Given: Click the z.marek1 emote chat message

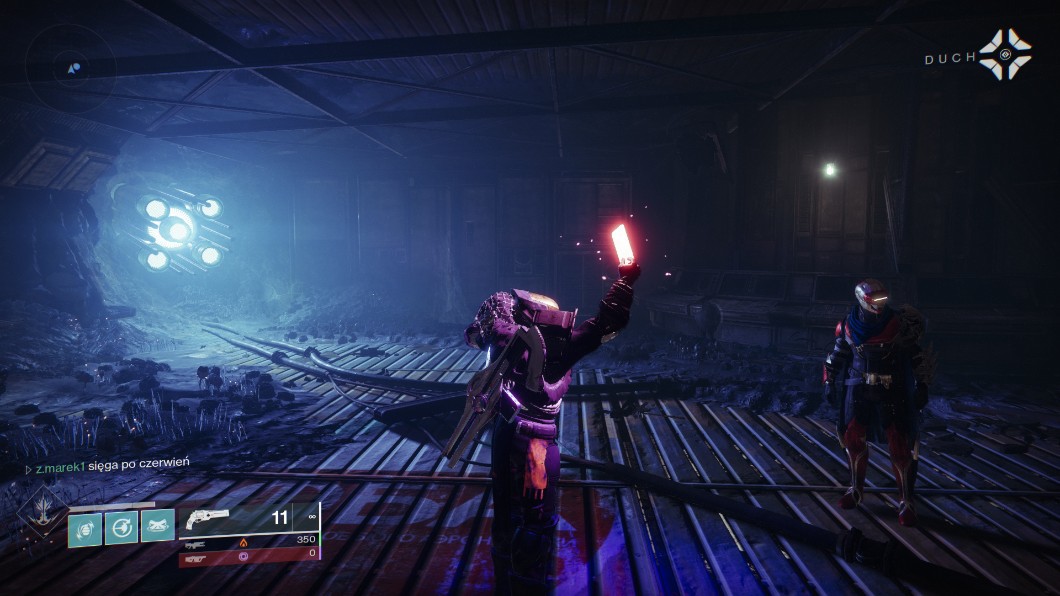Looking at the screenshot, I should (x=112, y=462).
